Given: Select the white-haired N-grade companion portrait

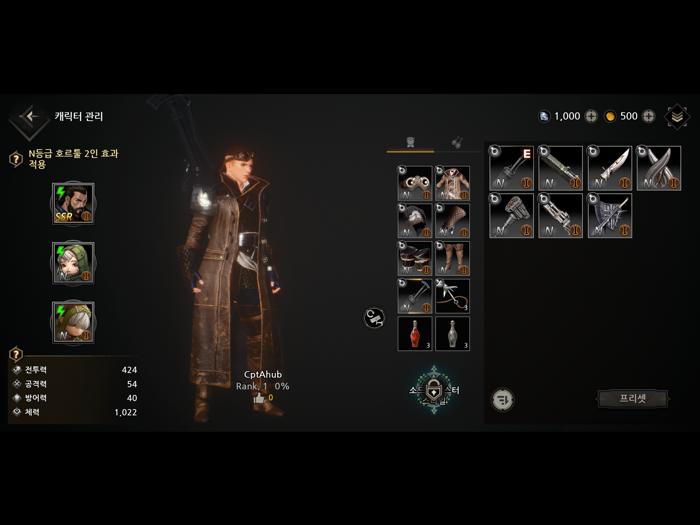Looking at the screenshot, I should click(x=73, y=322).
